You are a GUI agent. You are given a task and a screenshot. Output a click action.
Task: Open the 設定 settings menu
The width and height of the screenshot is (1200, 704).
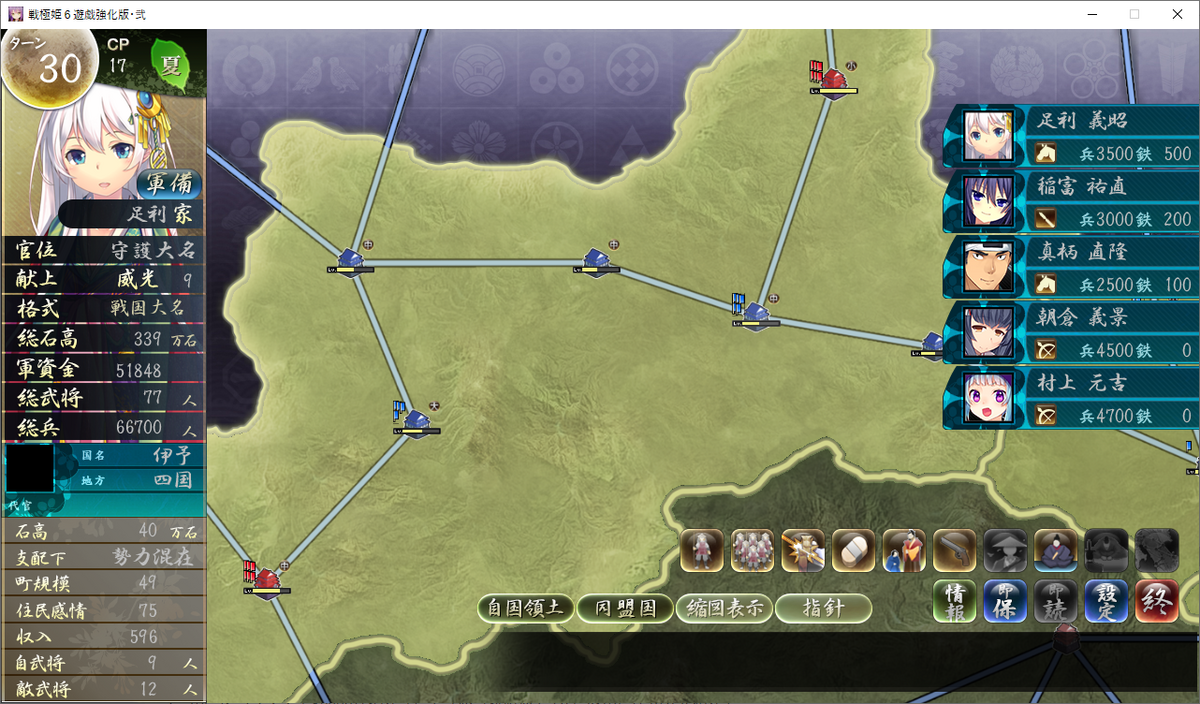pyautogui.click(x=1107, y=602)
